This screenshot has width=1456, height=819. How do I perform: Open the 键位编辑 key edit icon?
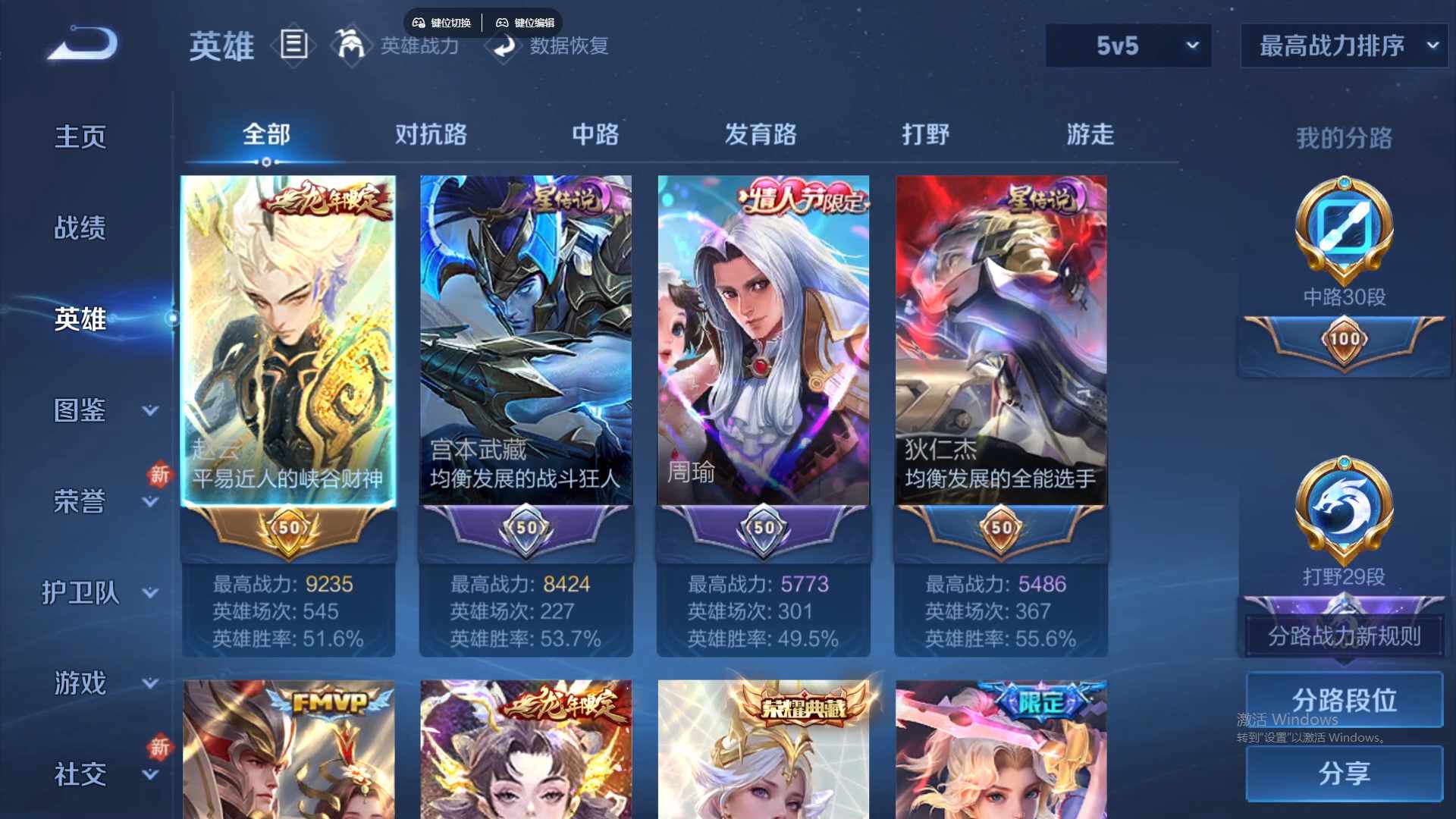[526, 22]
